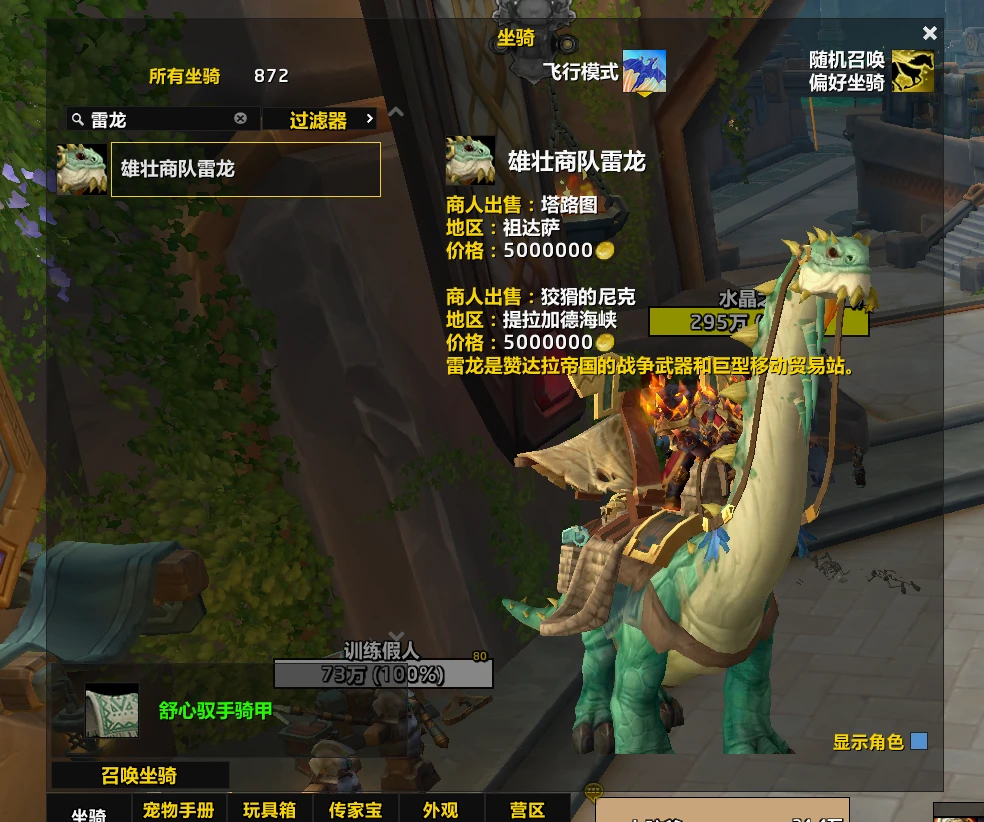Select 雄壮商队雷龙 in the mount list
984x822 pixels.
tap(245, 169)
